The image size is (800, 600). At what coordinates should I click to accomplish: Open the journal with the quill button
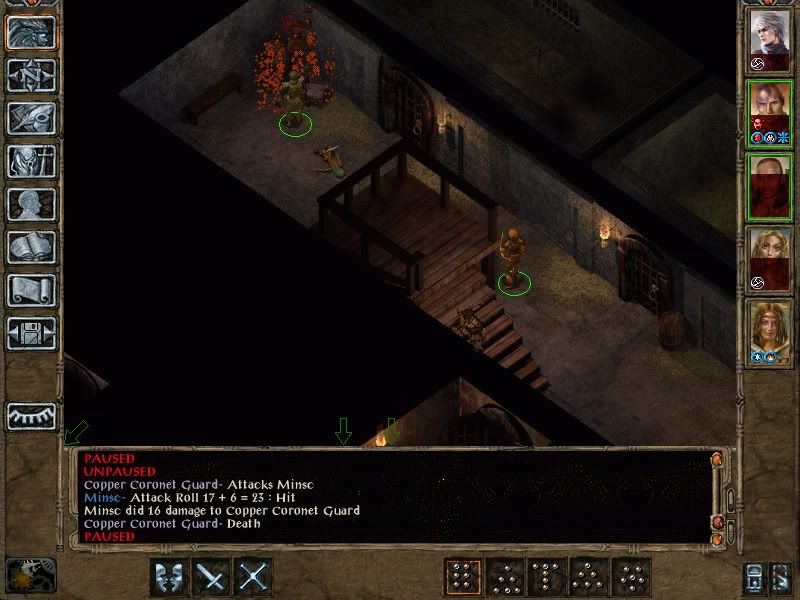(x=31, y=118)
